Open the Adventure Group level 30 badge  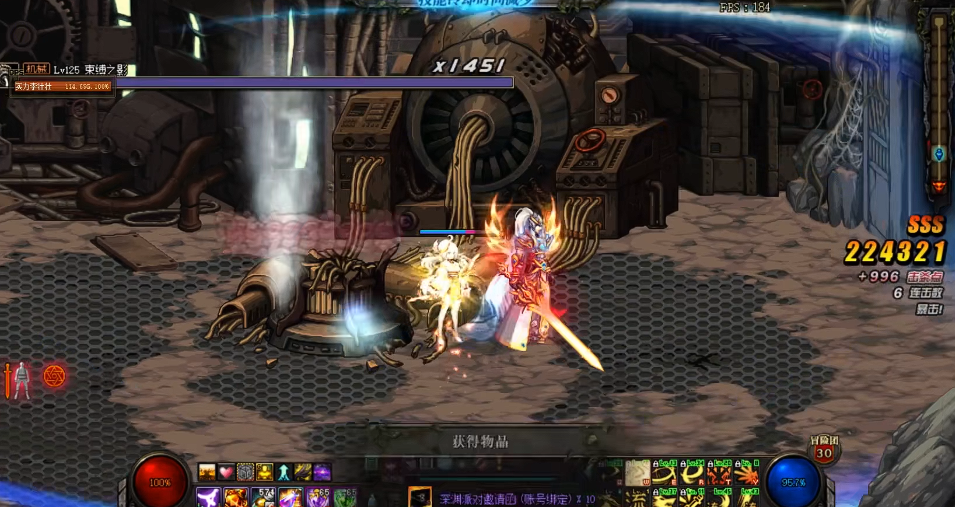824,451
